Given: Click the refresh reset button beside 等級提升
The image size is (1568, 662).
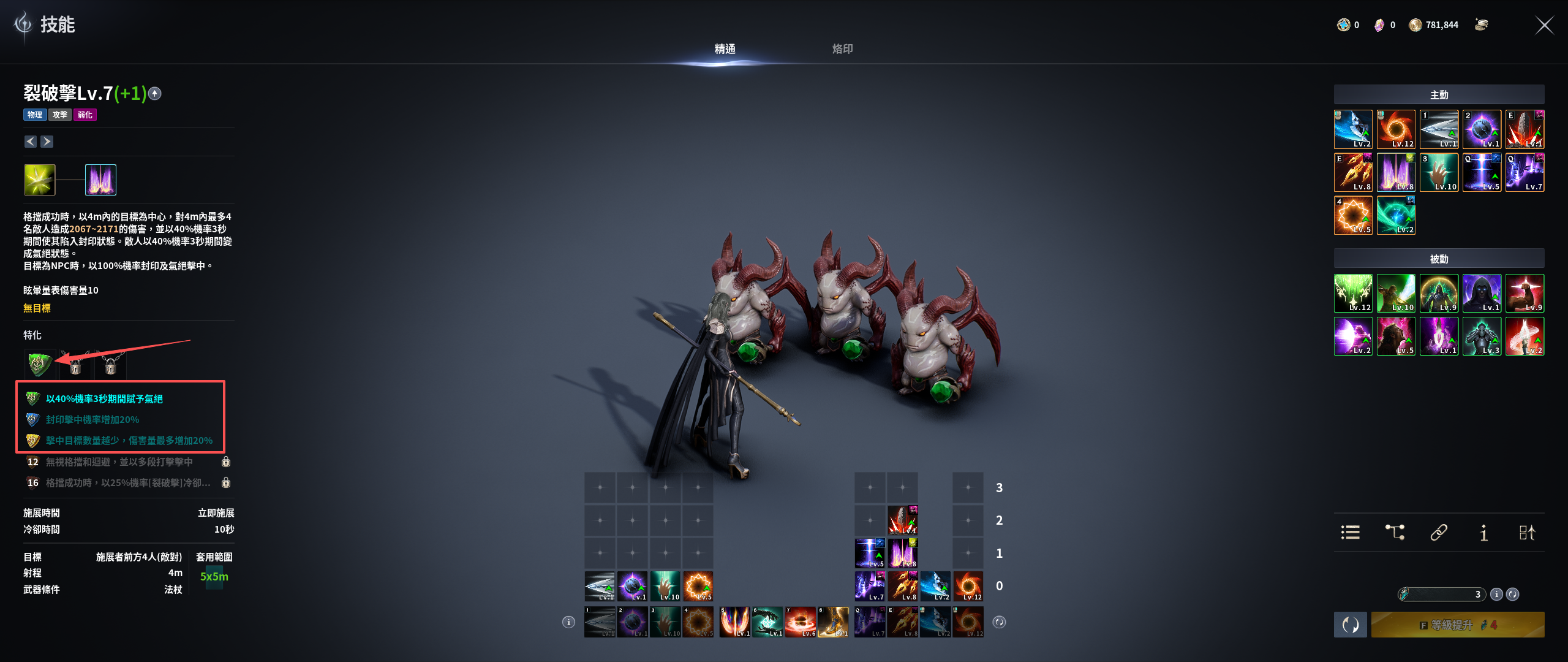Looking at the screenshot, I should 1350,625.
